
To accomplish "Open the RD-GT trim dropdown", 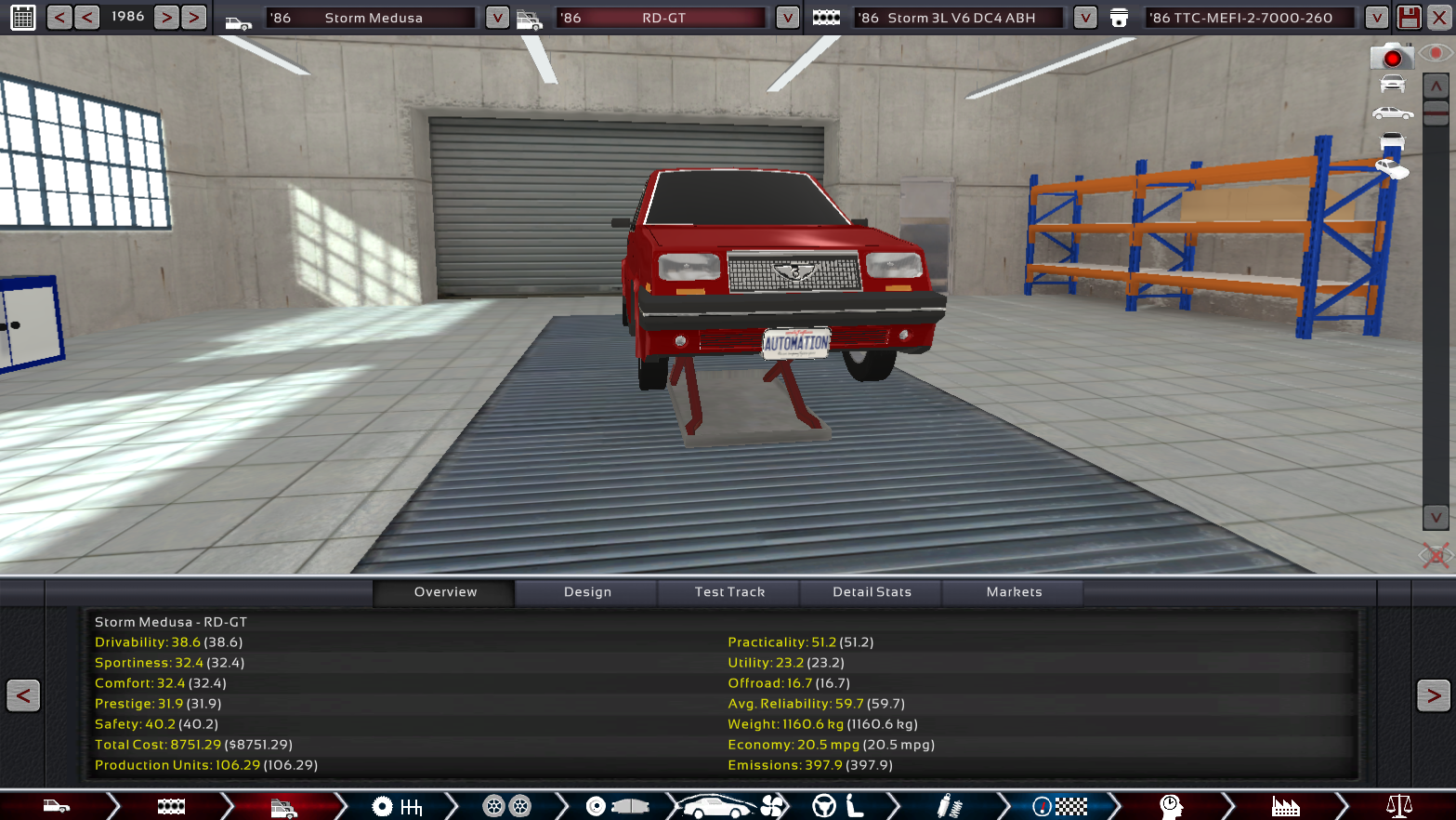I will pos(787,18).
